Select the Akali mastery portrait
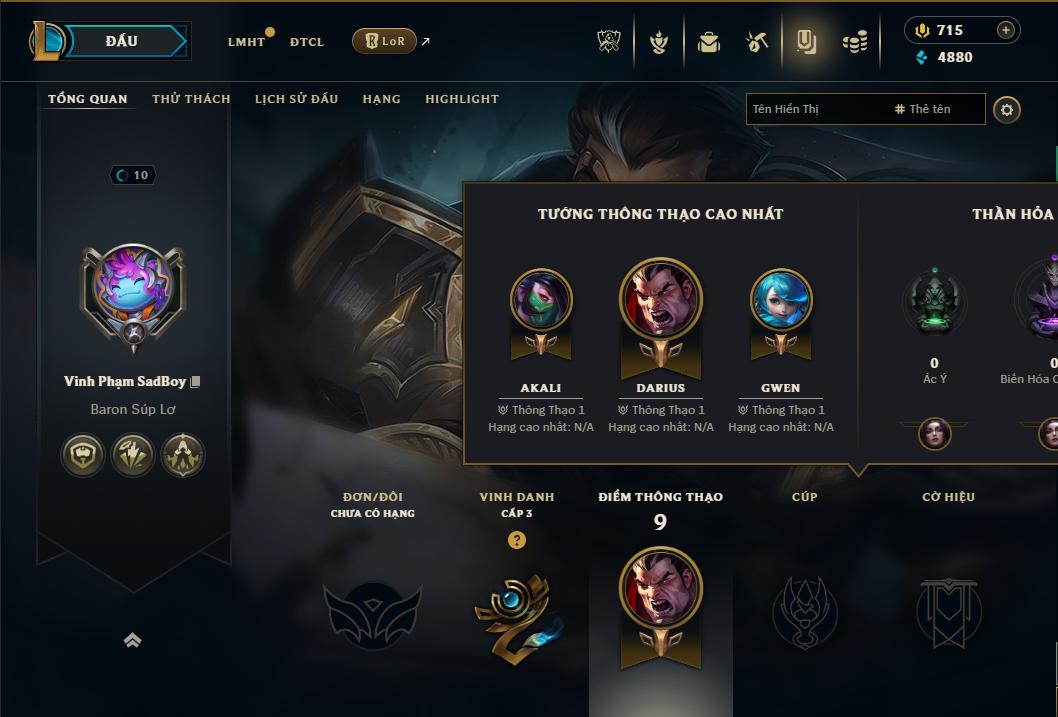 click(x=541, y=301)
